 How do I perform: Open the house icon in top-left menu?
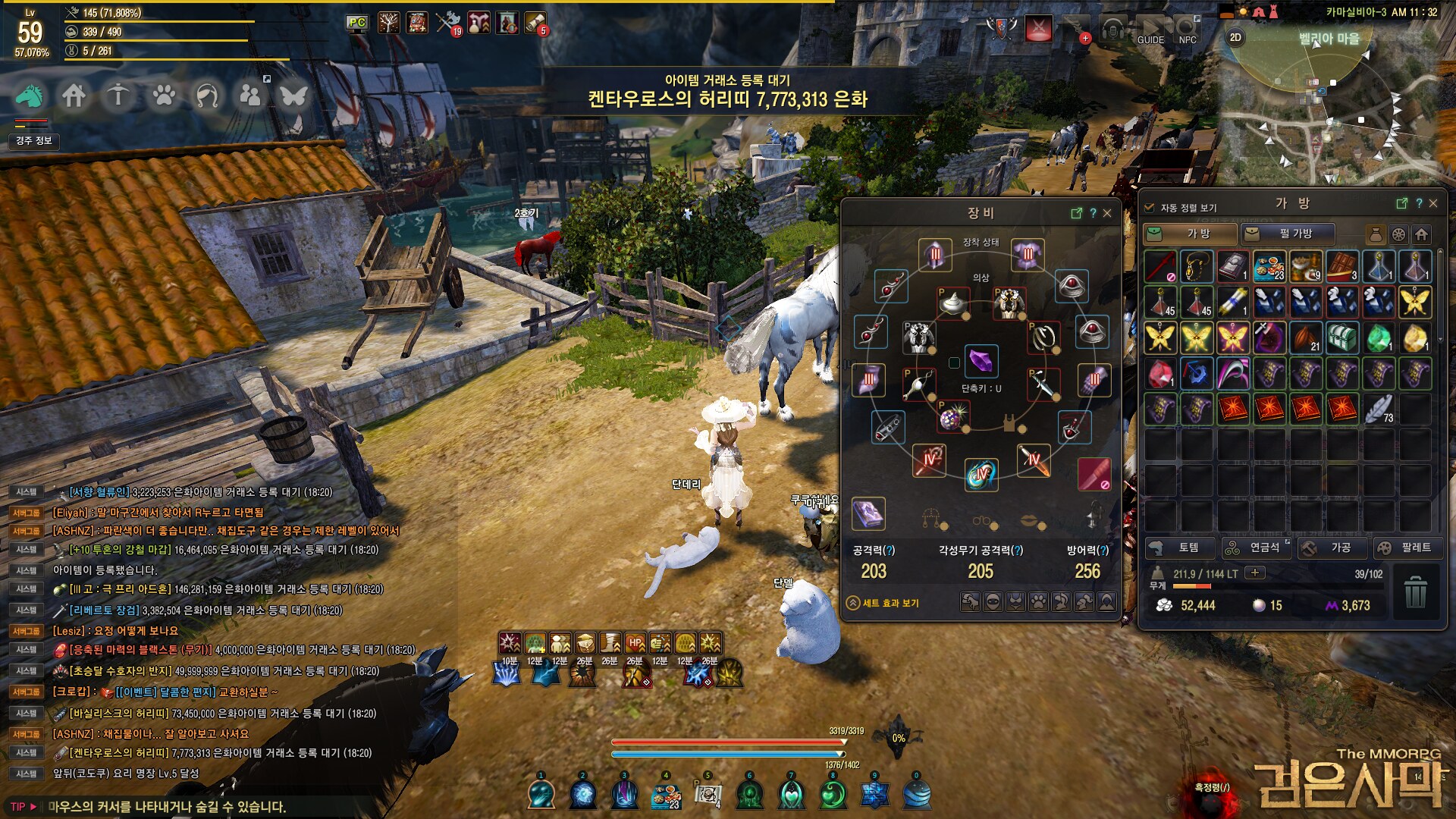[x=74, y=96]
